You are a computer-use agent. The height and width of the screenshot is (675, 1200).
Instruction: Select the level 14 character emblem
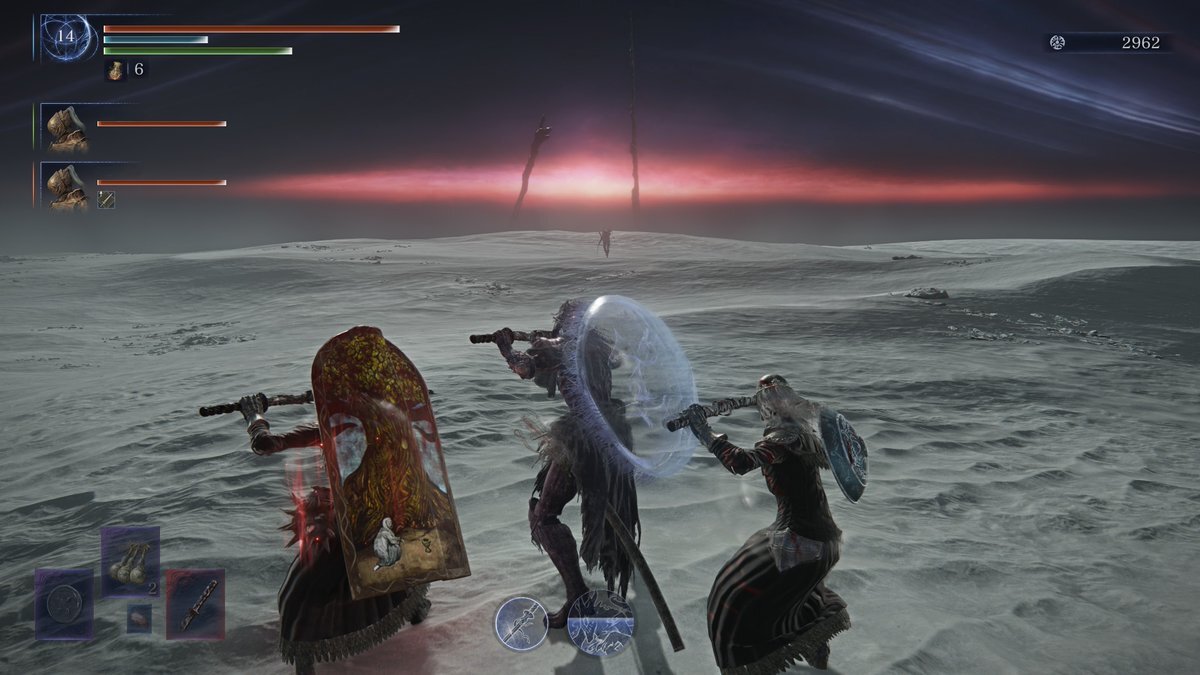[x=67, y=38]
